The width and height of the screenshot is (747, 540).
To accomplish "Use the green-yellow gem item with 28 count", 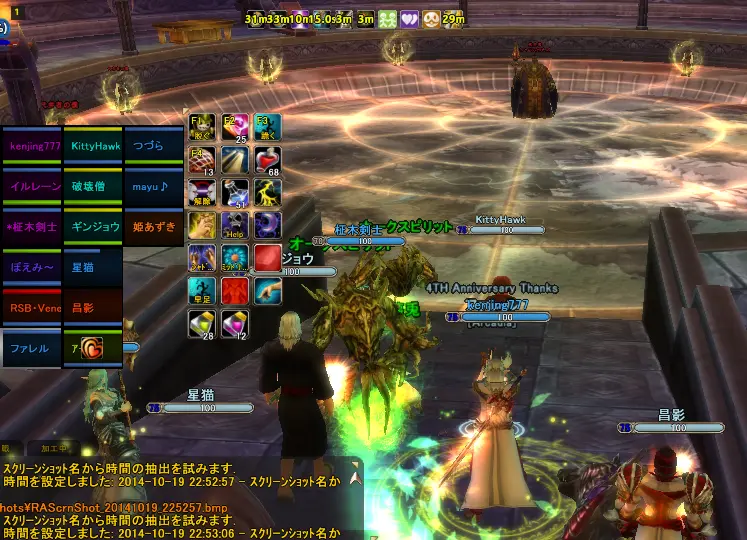I will (x=201, y=323).
